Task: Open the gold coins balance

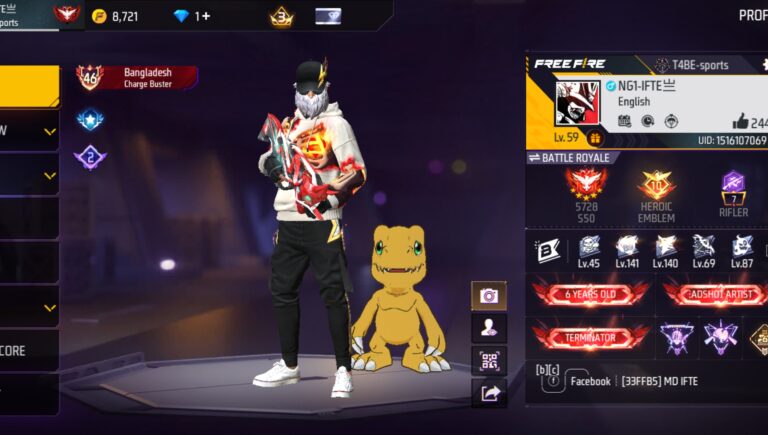Action: click(x=116, y=16)
